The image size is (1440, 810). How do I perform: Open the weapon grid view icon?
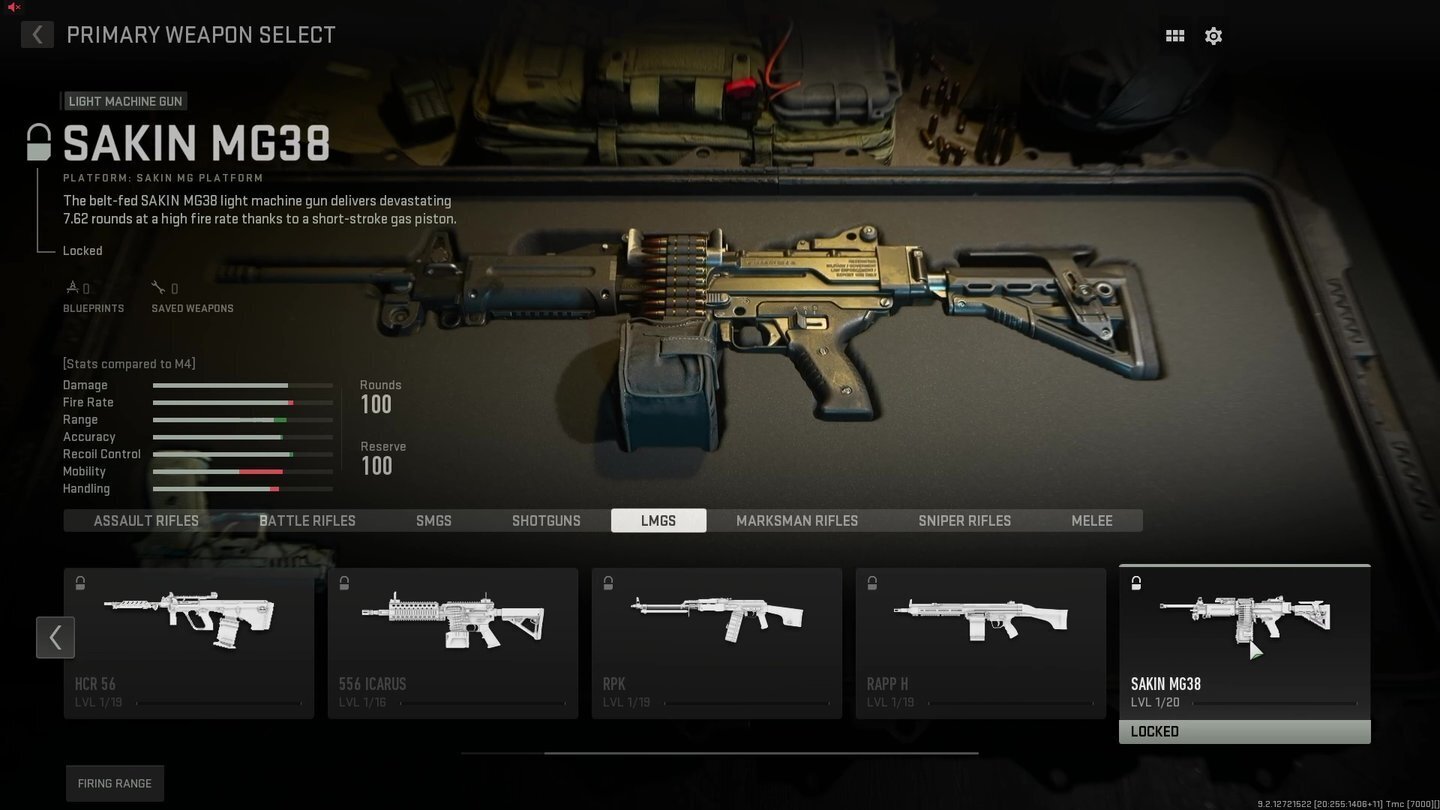point(1174,35)
